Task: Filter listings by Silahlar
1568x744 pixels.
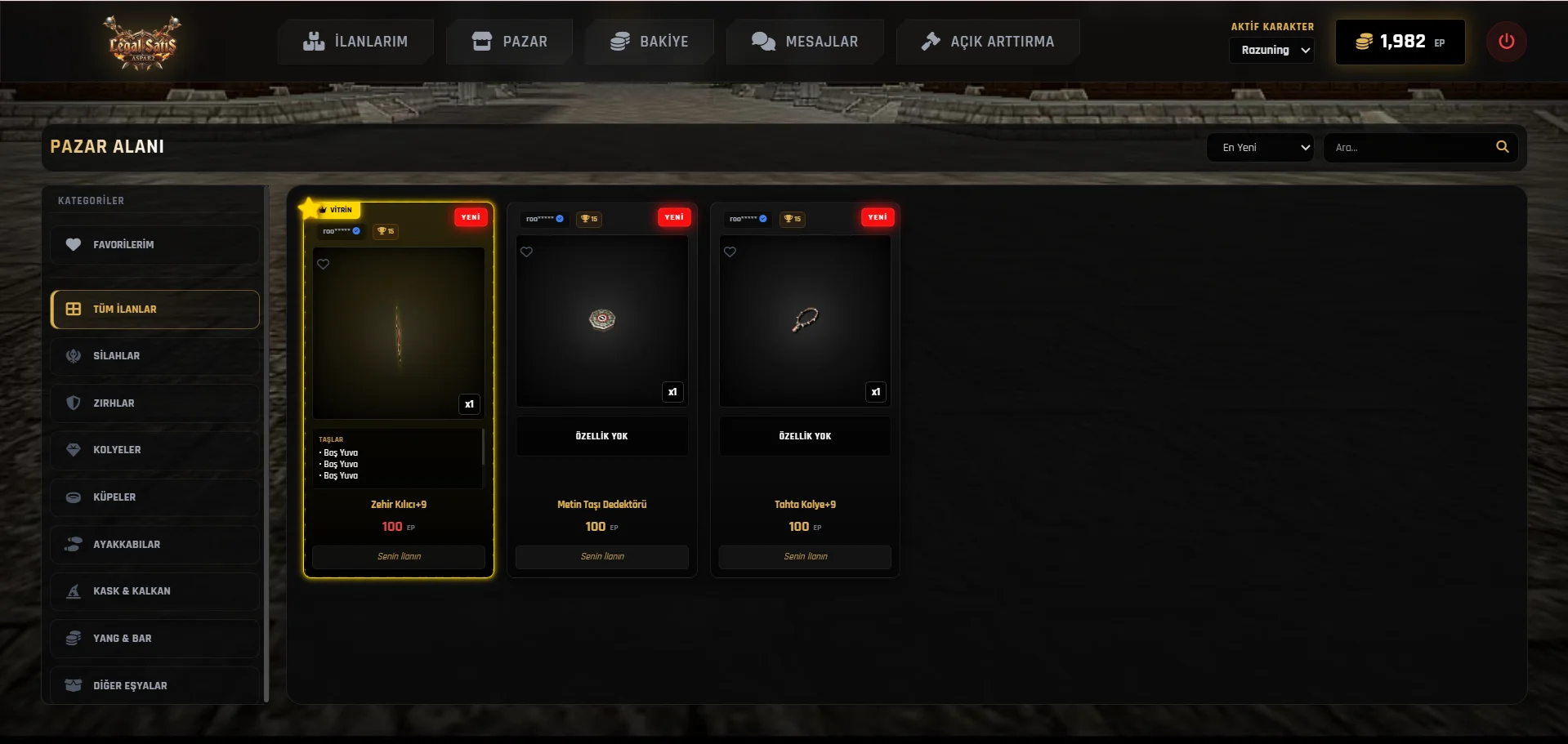Action: [154, 356]
